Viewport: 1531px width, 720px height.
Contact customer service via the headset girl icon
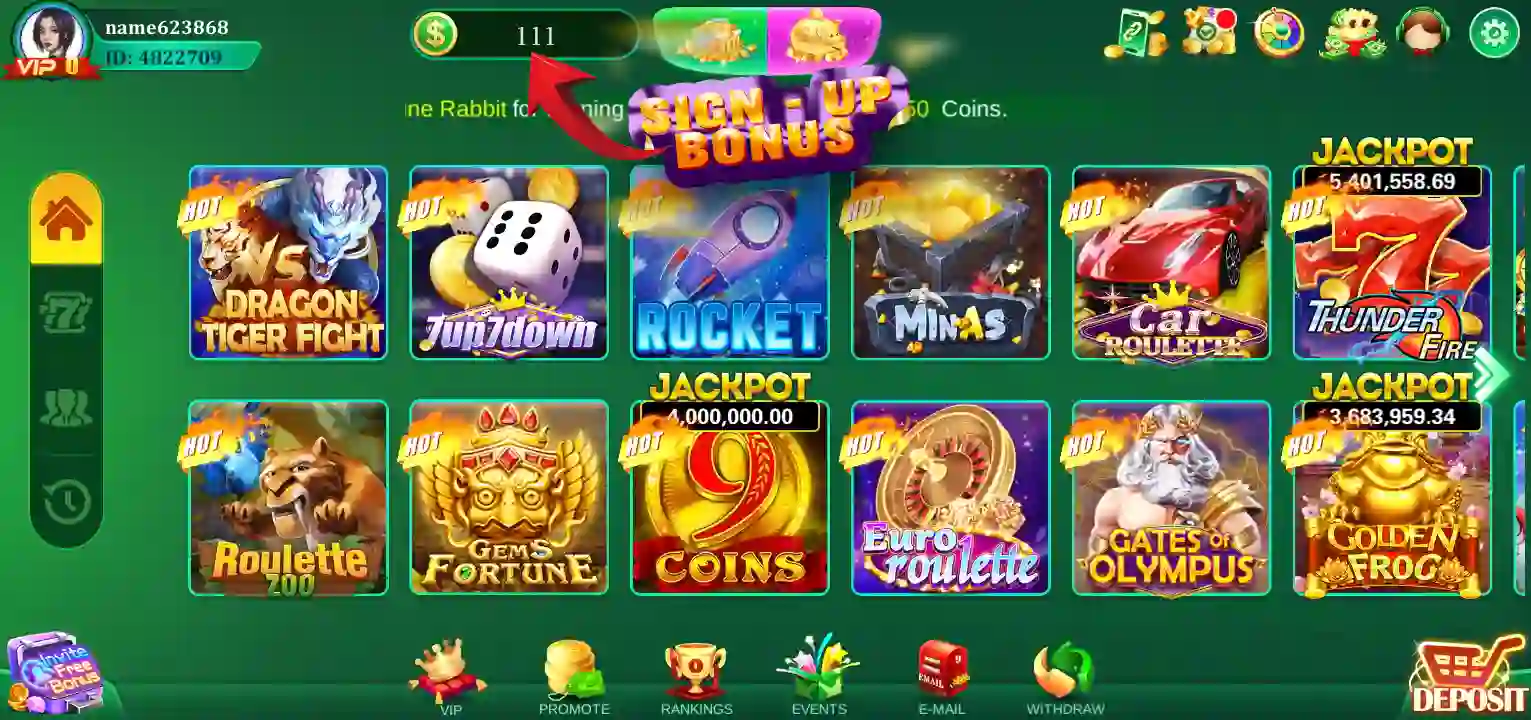(1423, 33)
